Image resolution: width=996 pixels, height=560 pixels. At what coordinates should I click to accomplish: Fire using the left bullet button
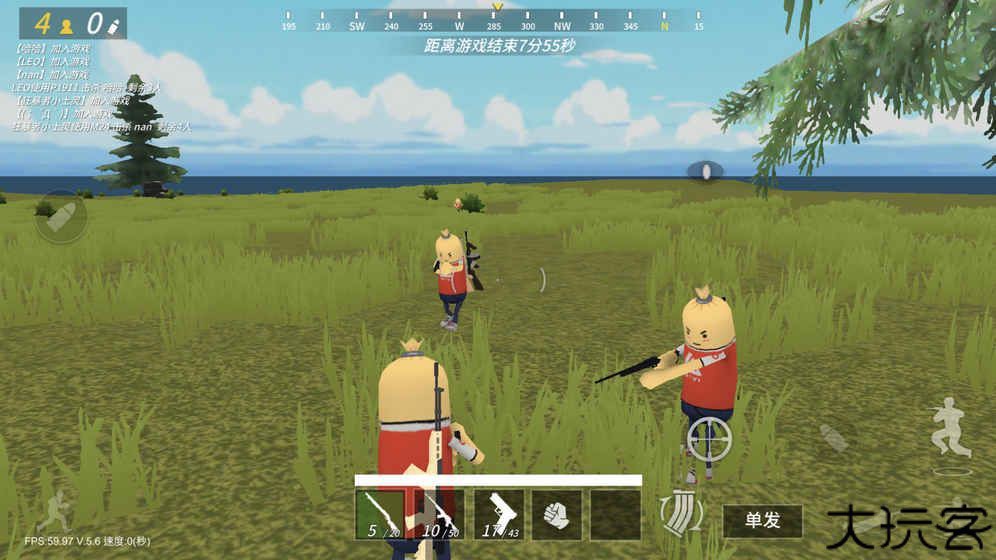click(60, 217)
